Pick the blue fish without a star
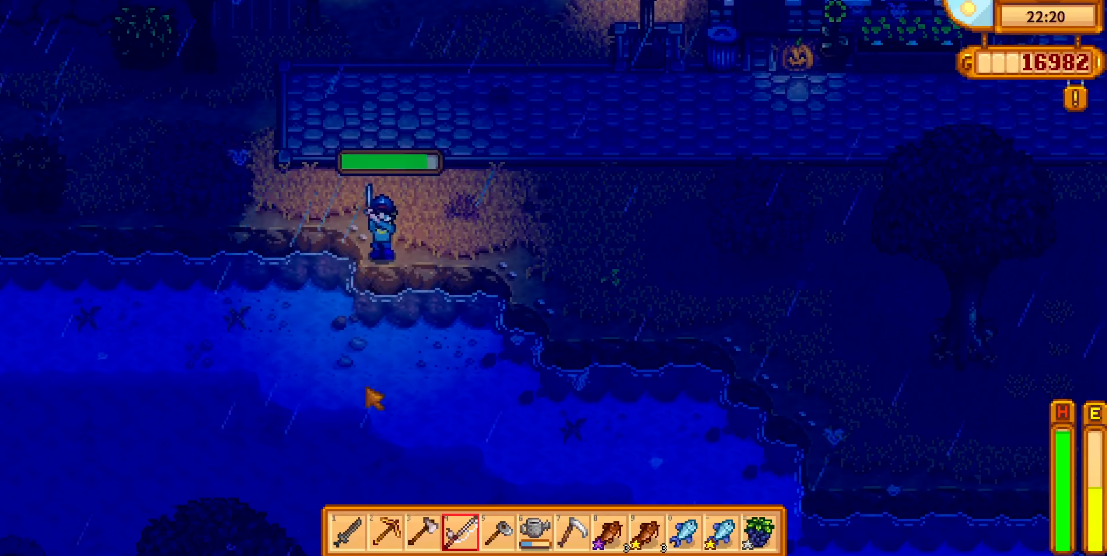 (685, 529)
